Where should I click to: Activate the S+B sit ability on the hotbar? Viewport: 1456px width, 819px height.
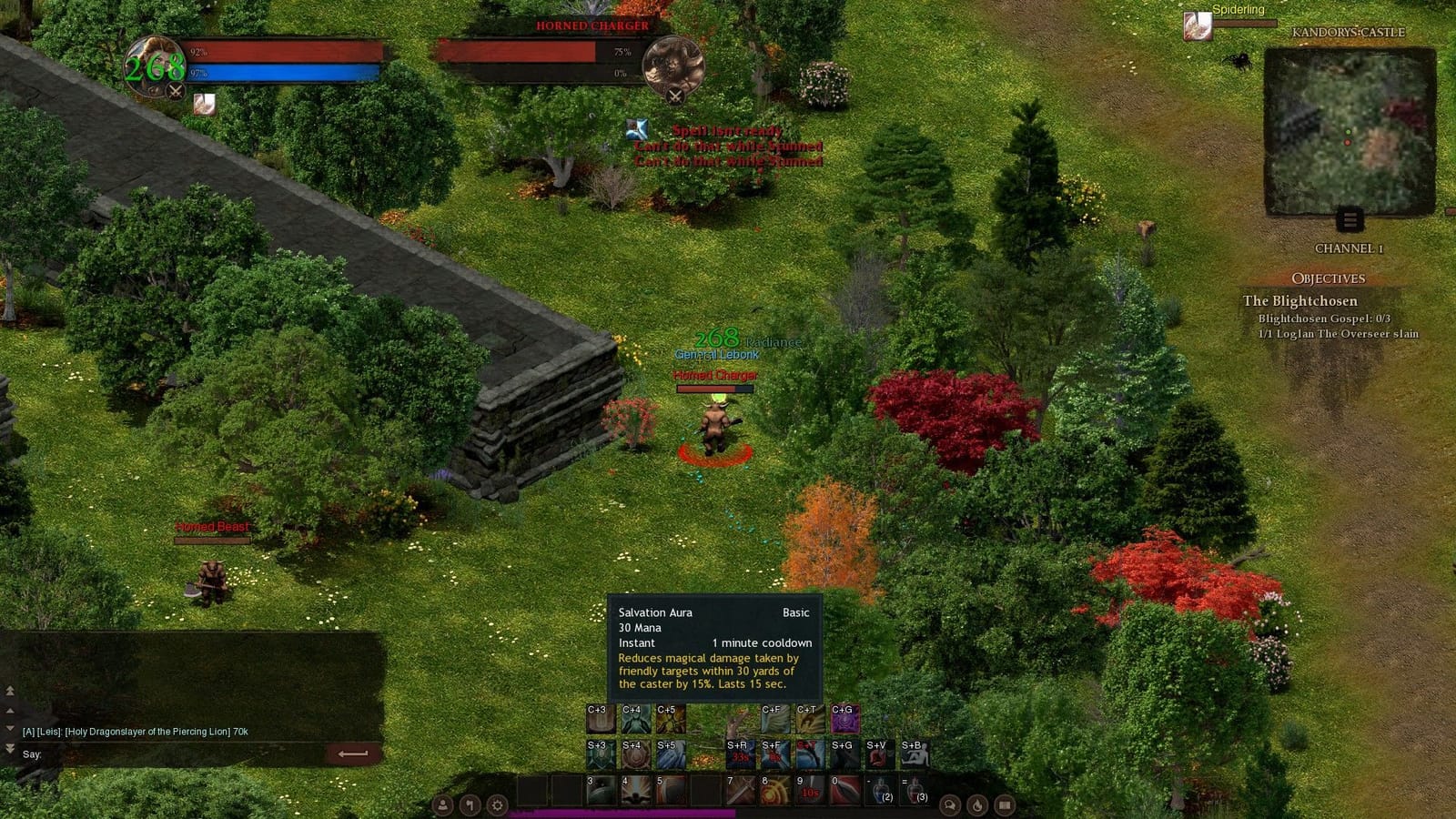point(915,753)
